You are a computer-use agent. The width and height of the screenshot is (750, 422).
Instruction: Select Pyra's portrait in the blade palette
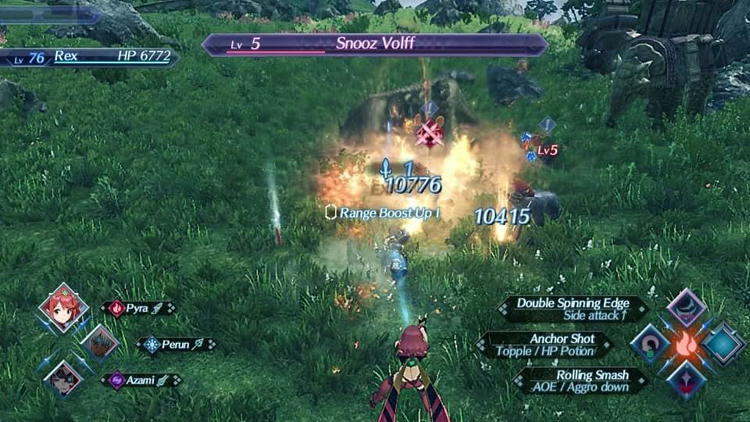coord(64,308)
